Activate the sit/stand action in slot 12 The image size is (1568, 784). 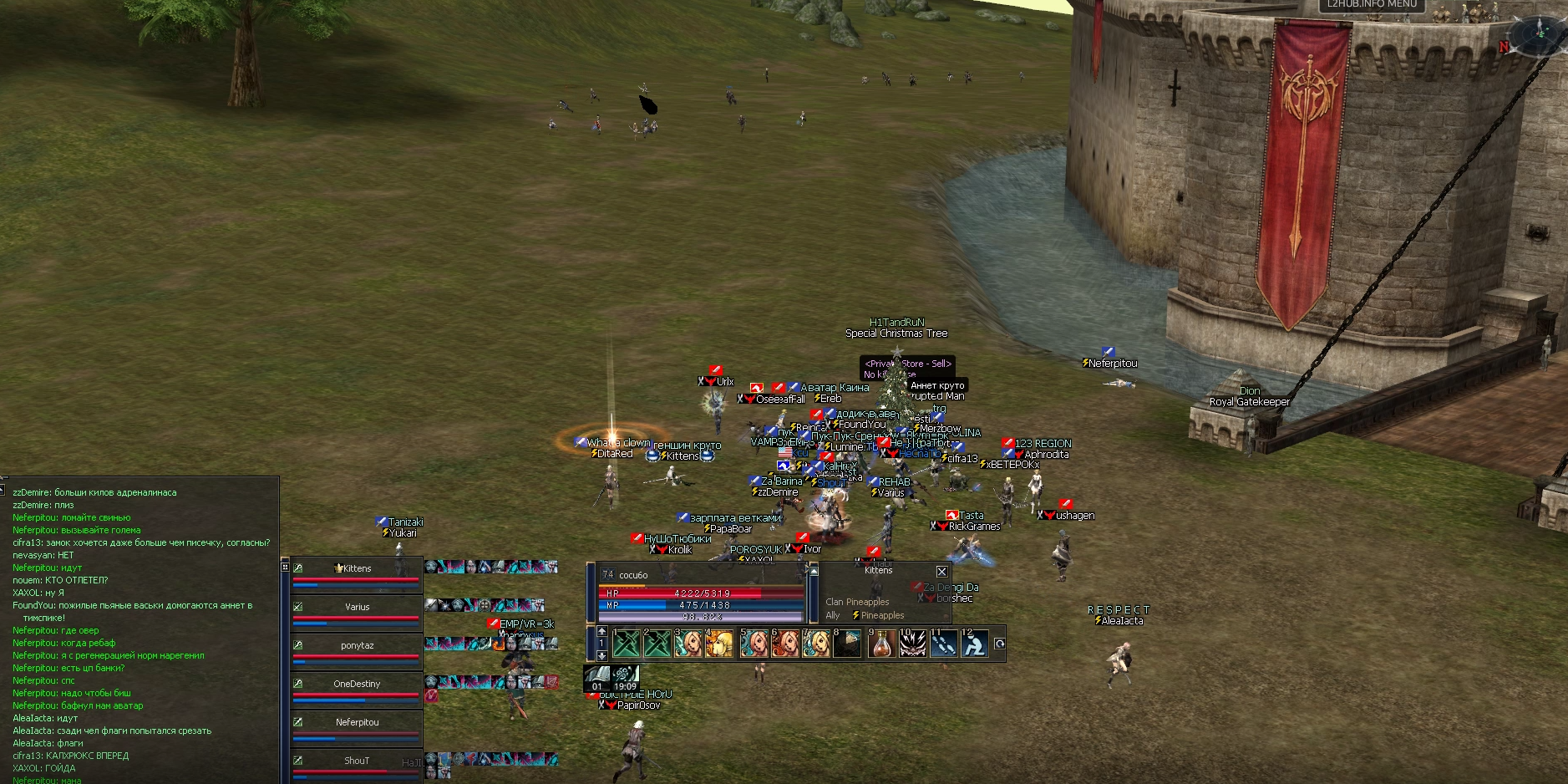(974, 644)
